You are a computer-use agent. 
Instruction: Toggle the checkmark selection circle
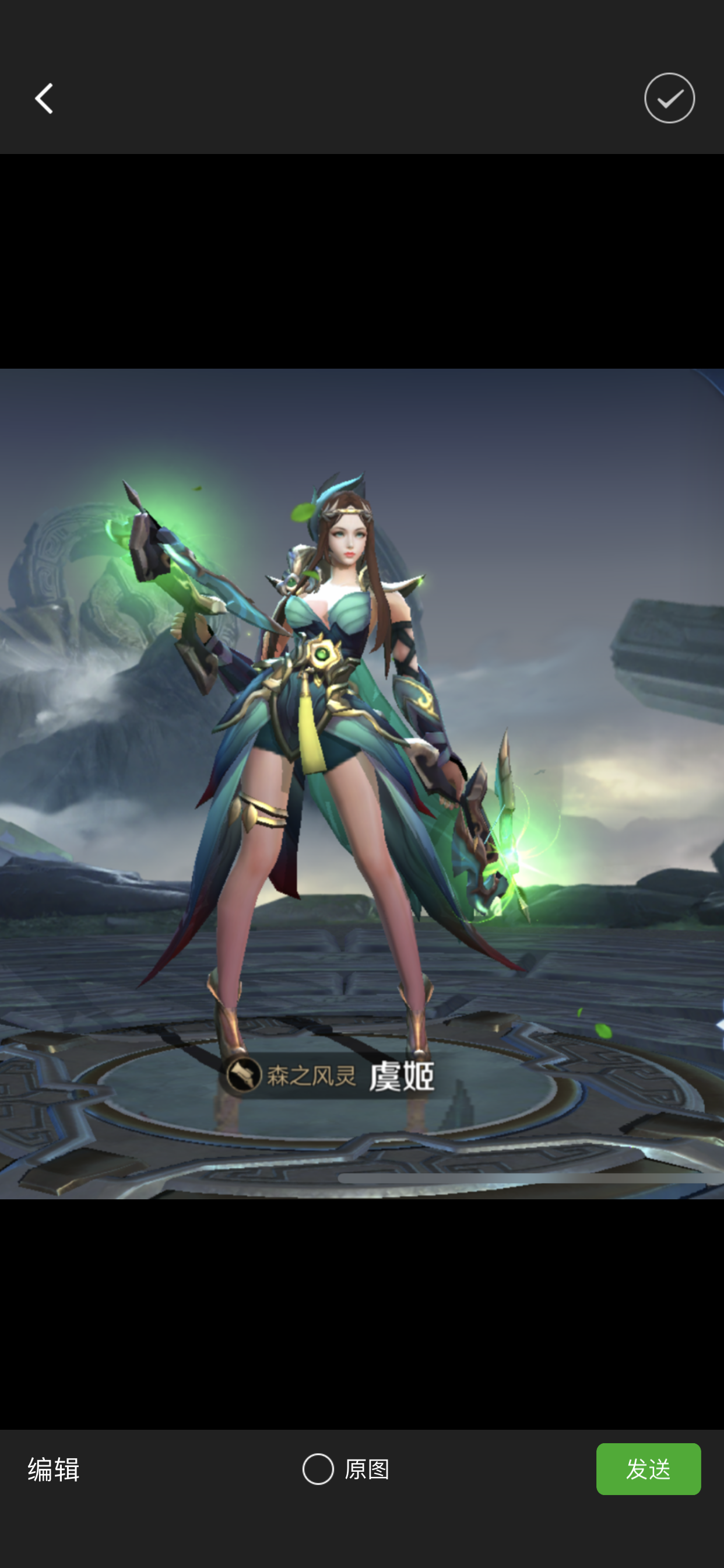coord(669,99)
